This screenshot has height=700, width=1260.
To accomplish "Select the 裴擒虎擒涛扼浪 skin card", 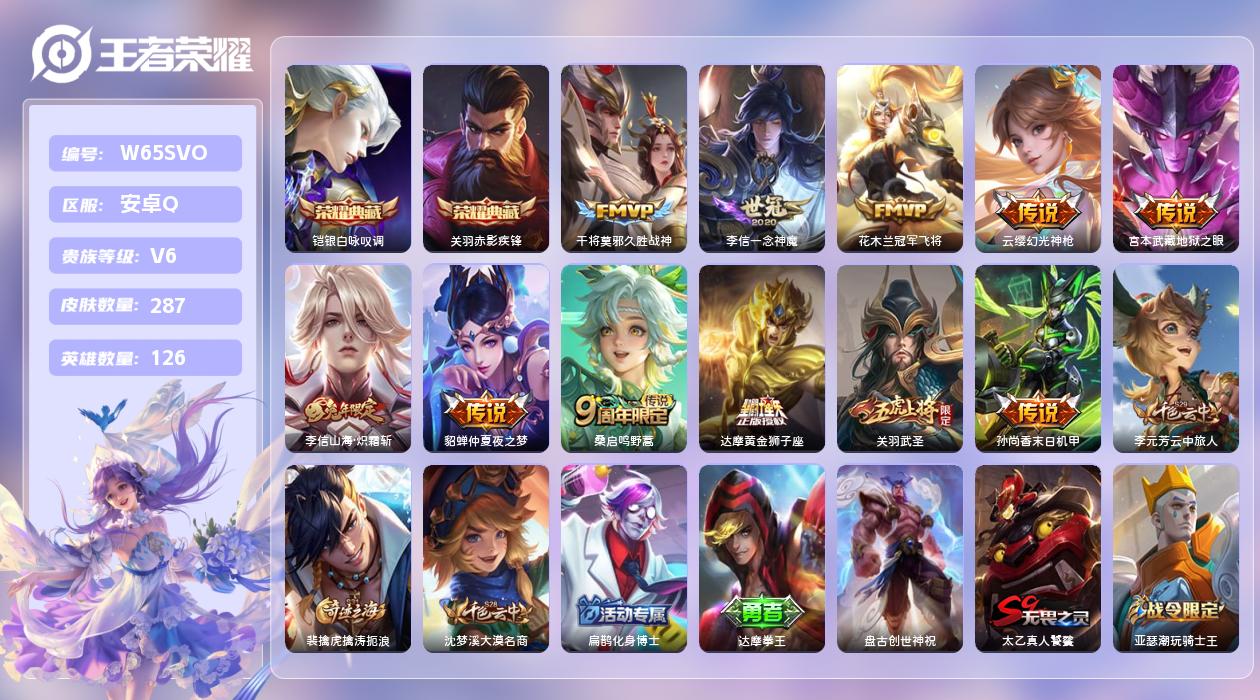I will pyautogui.click(x=348, y=558).
